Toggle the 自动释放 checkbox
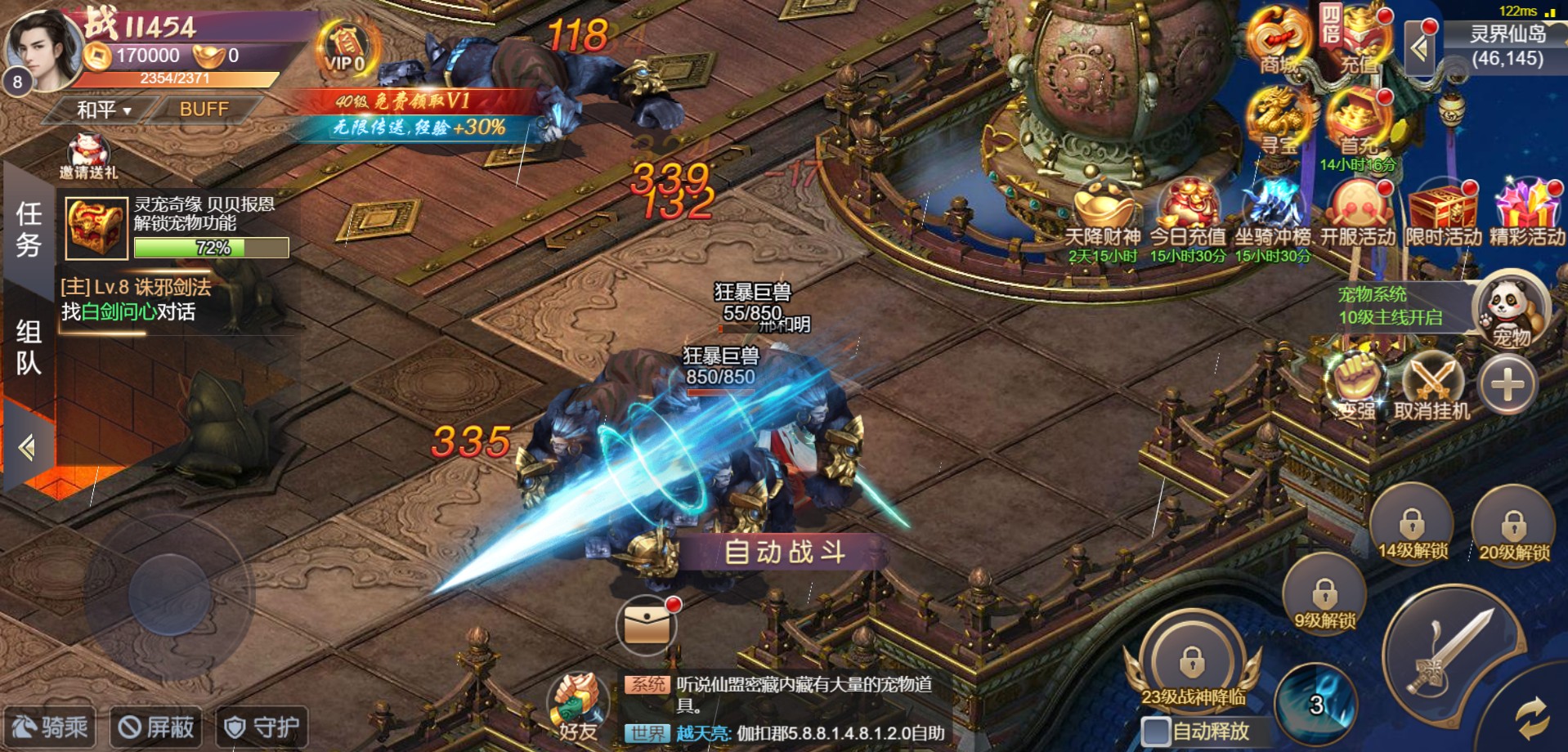 [1156, 731]
